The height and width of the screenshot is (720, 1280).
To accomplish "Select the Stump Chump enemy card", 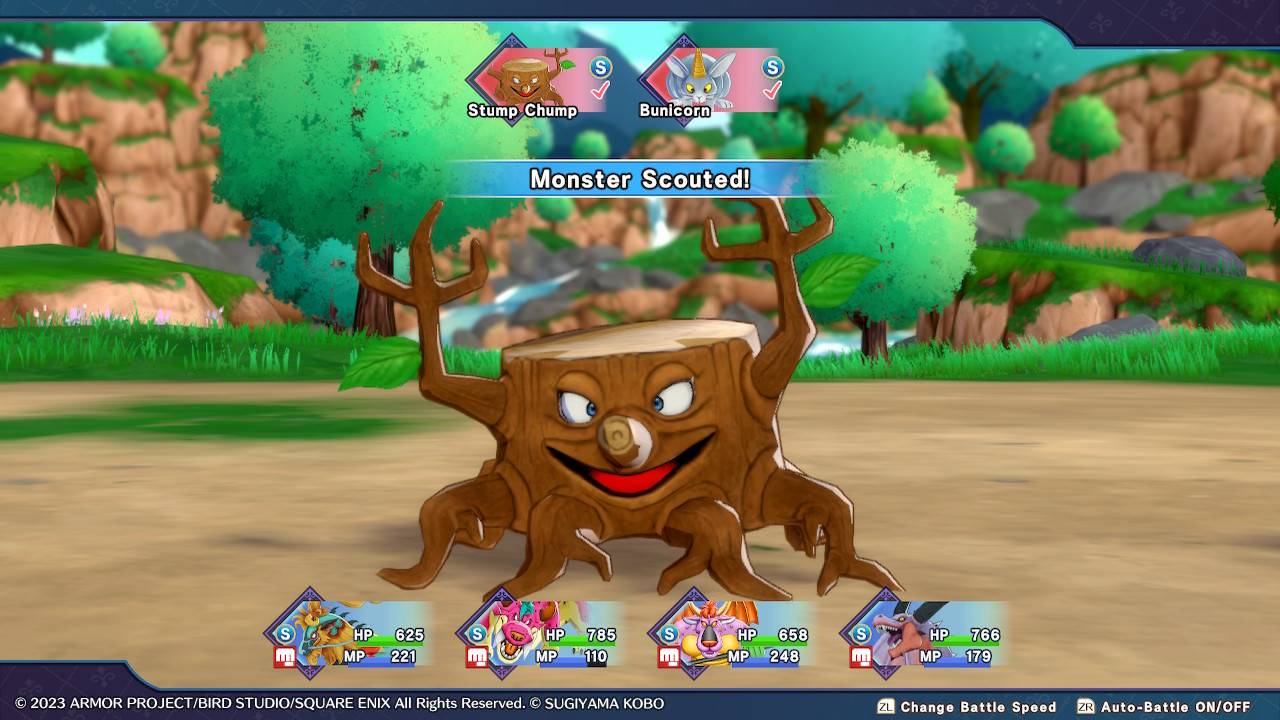I will pyautogui.click(x=536, y=80).
